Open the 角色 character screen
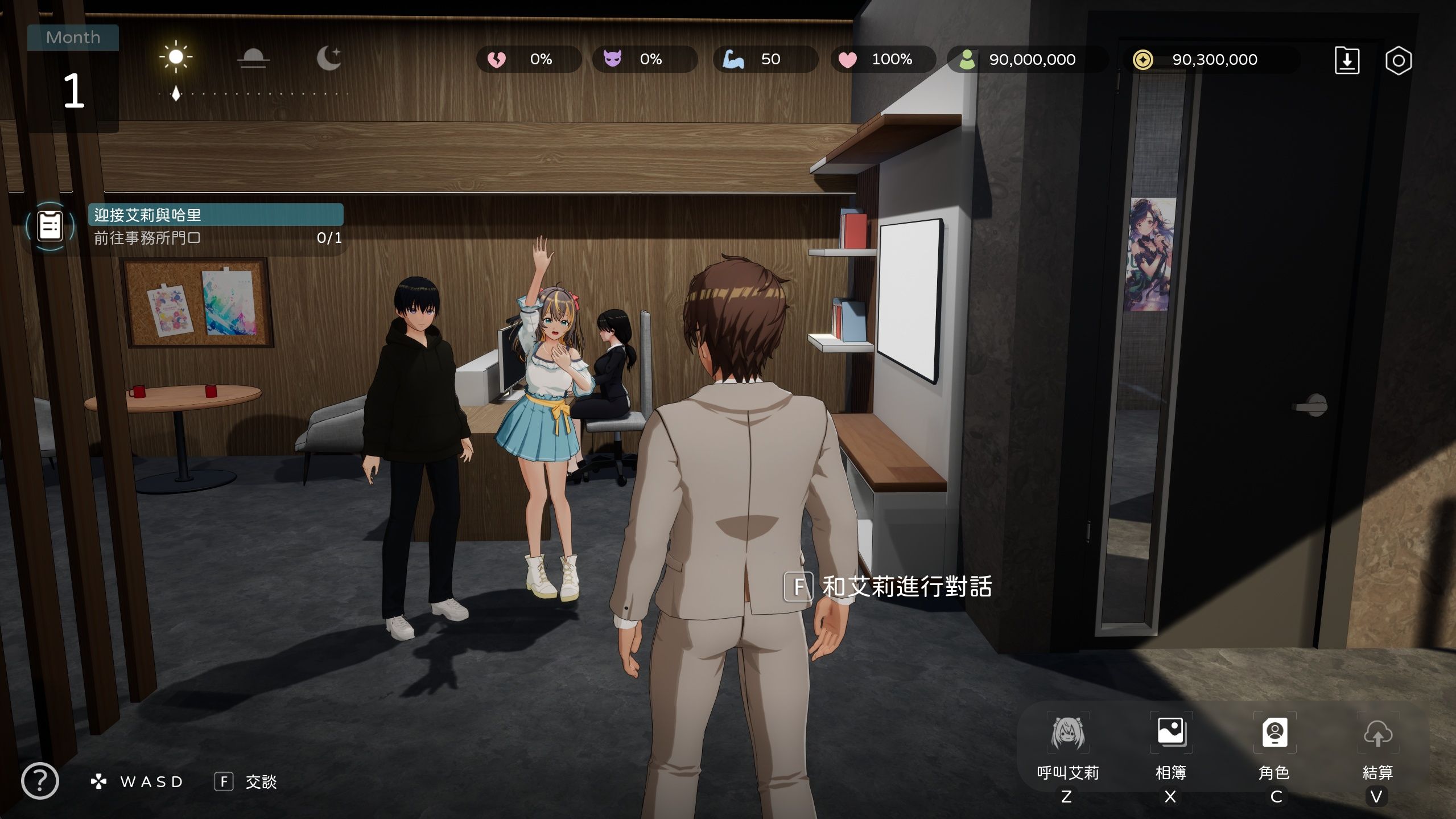Viewport: 1456px width, 819px height. 1274,733
